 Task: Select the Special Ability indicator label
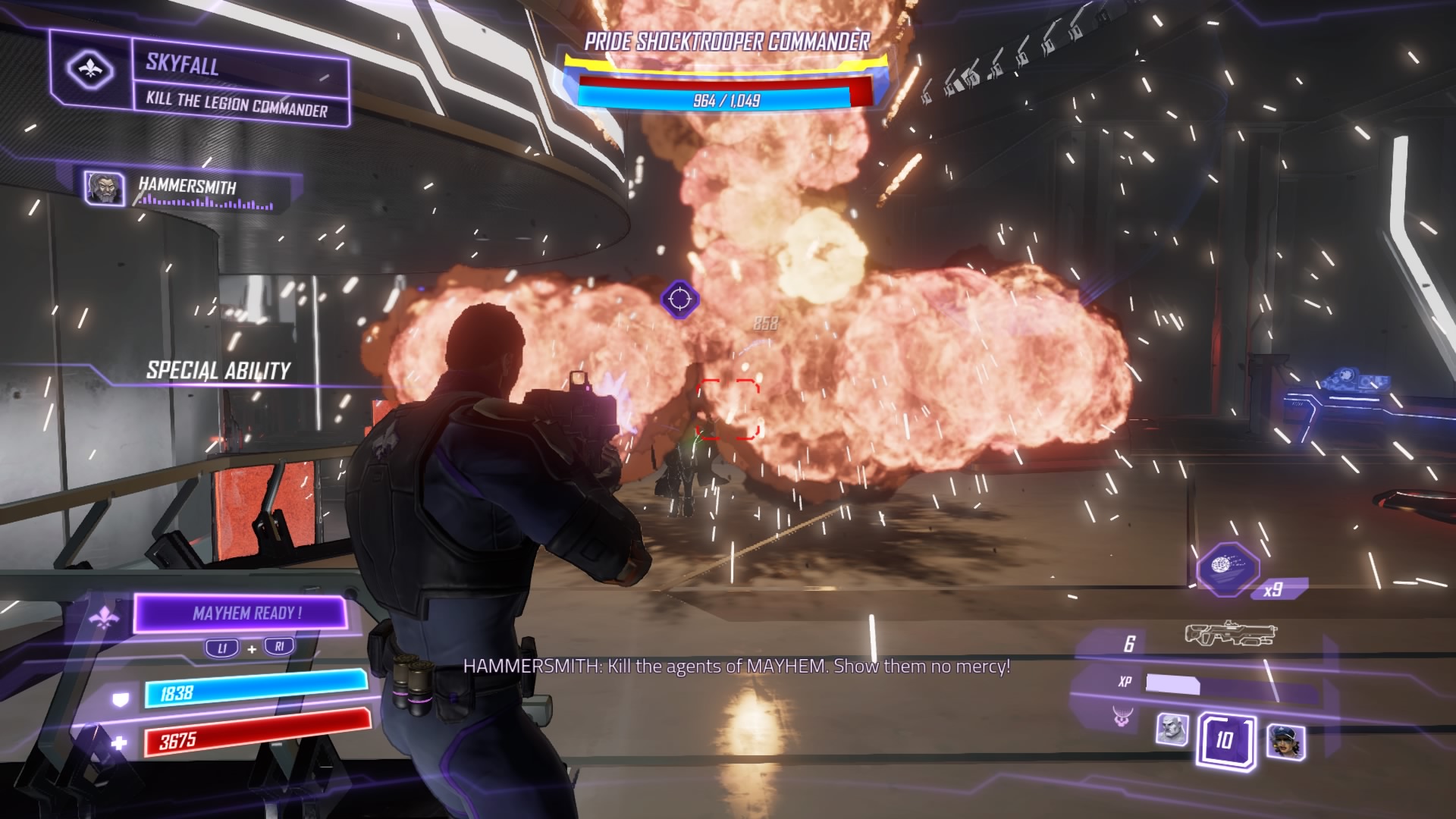(218, 370)
